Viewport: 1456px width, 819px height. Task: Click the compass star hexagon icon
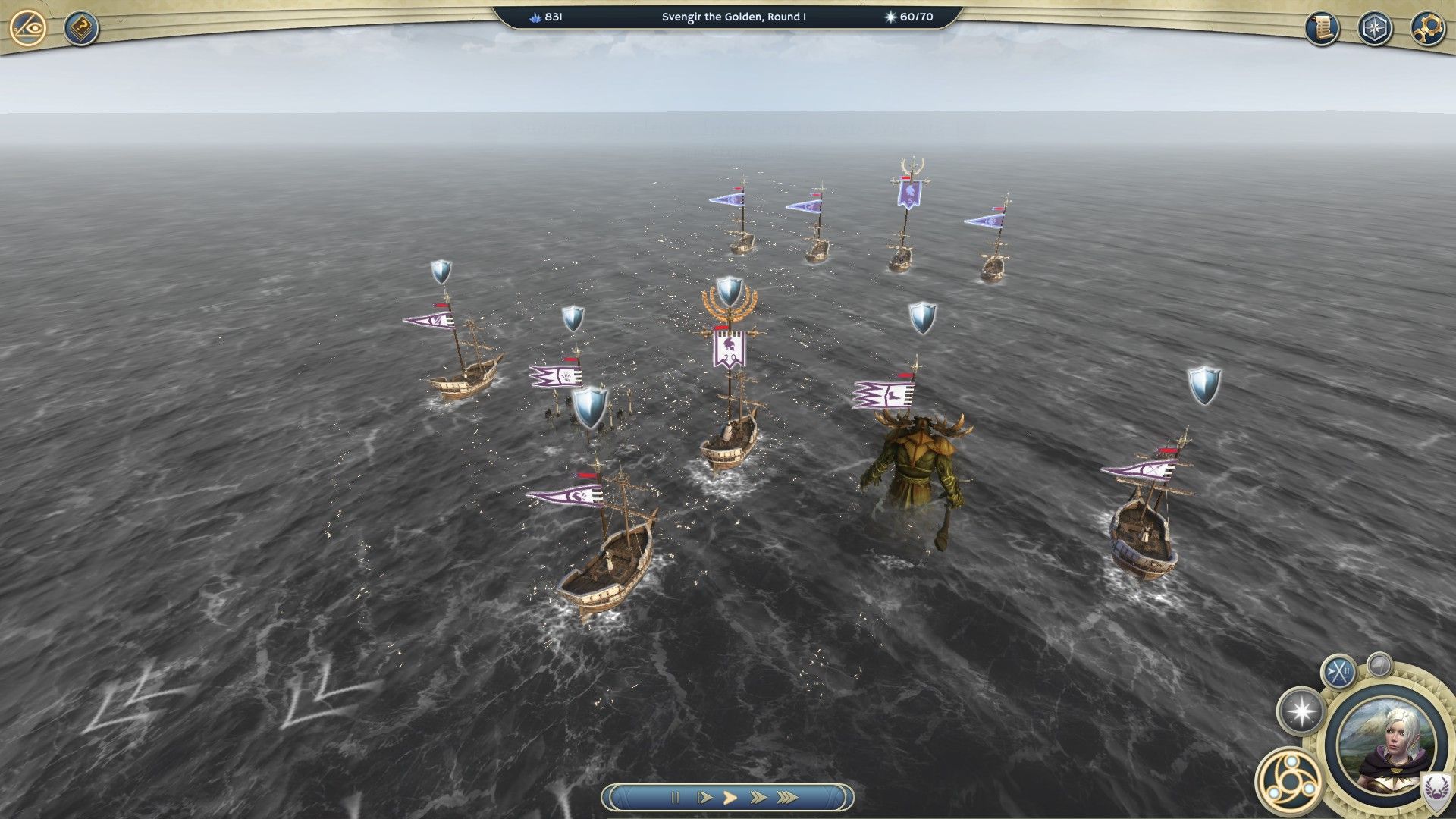tap(1374, 29)
